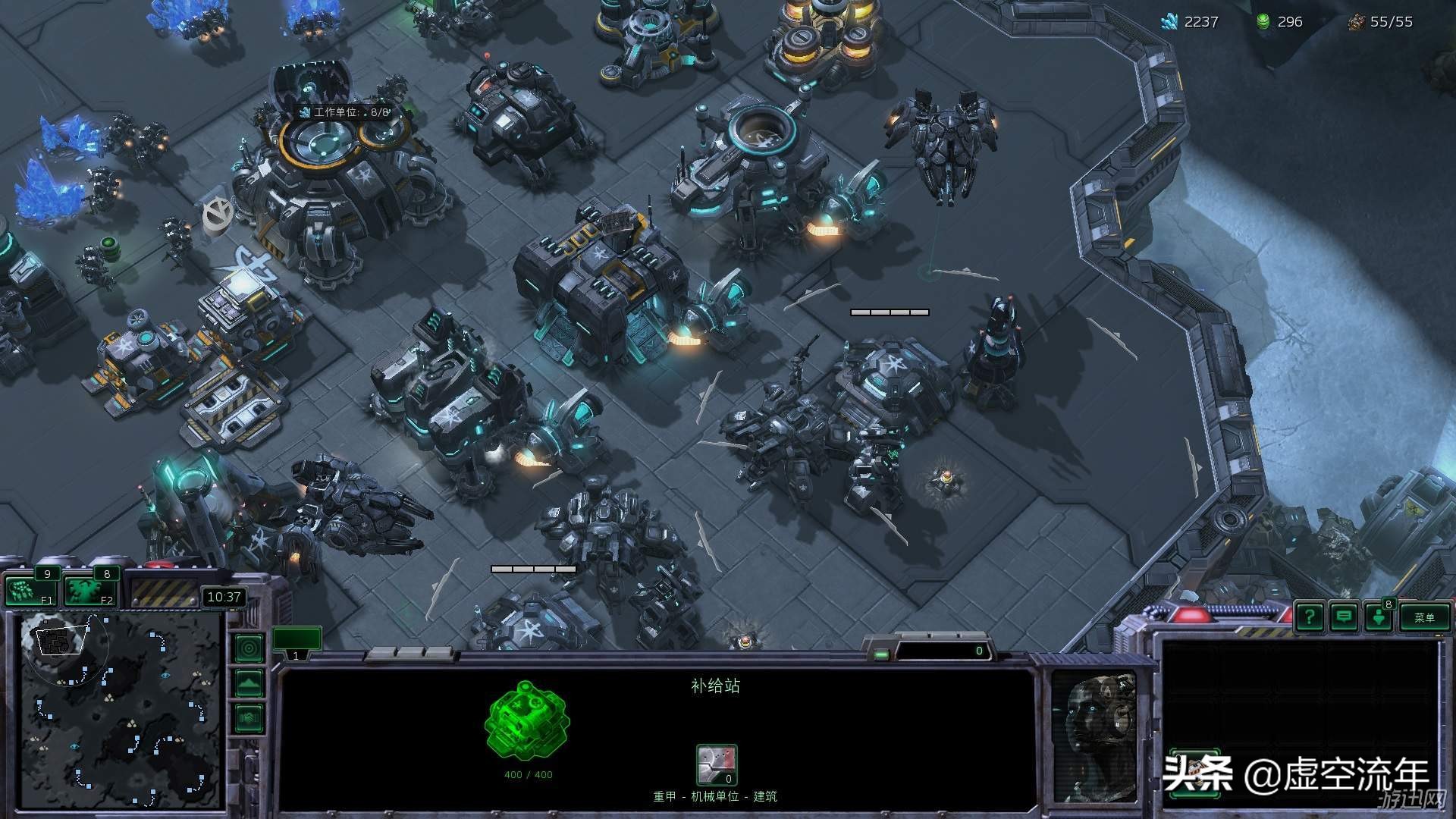The image size is (1456, 819).
Task: Select idle workers via F1 button
Action: (x=30, y=591)
